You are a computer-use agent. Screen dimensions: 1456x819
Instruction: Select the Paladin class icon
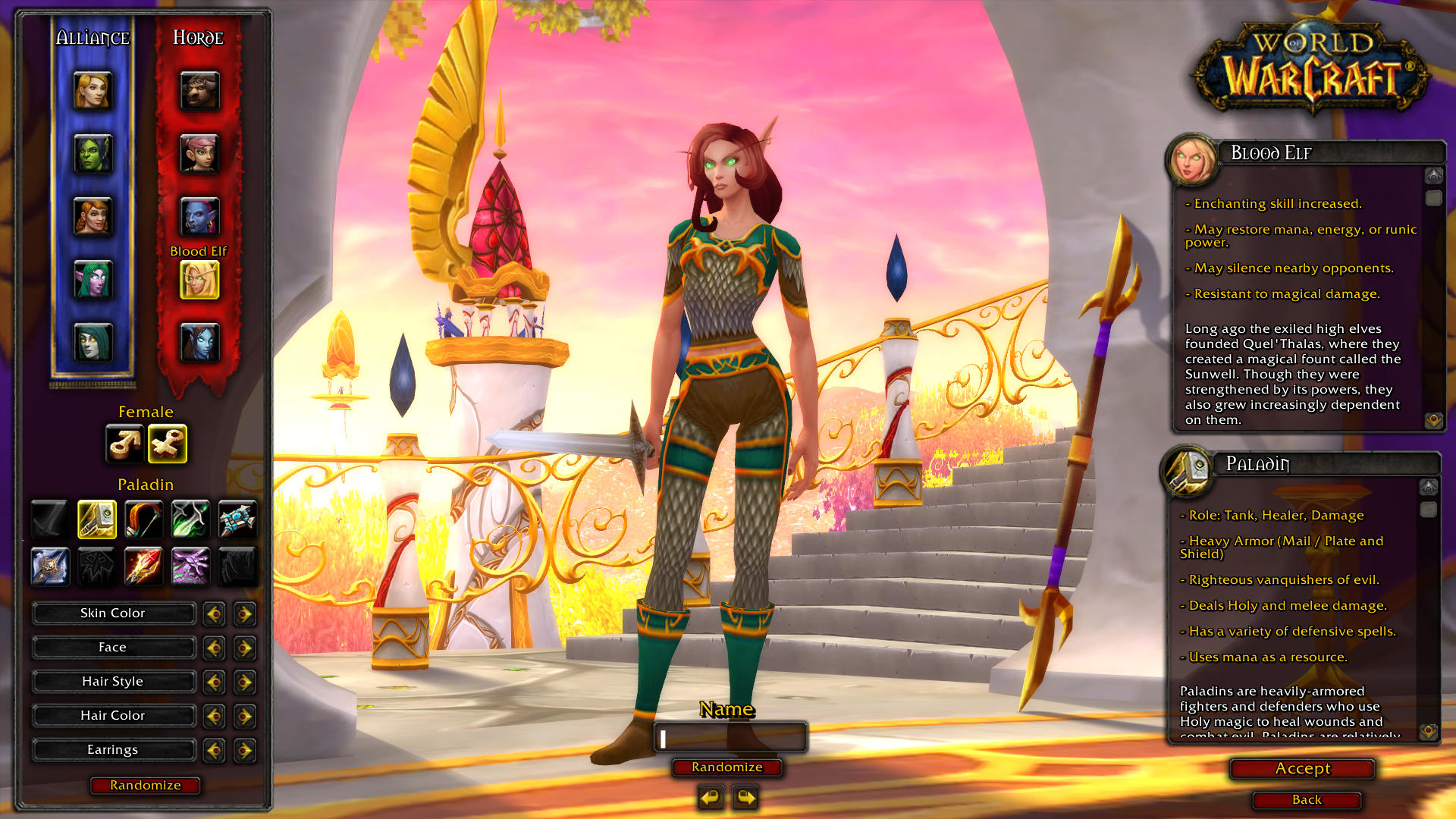pyautogui.click(x=96, y=519)
